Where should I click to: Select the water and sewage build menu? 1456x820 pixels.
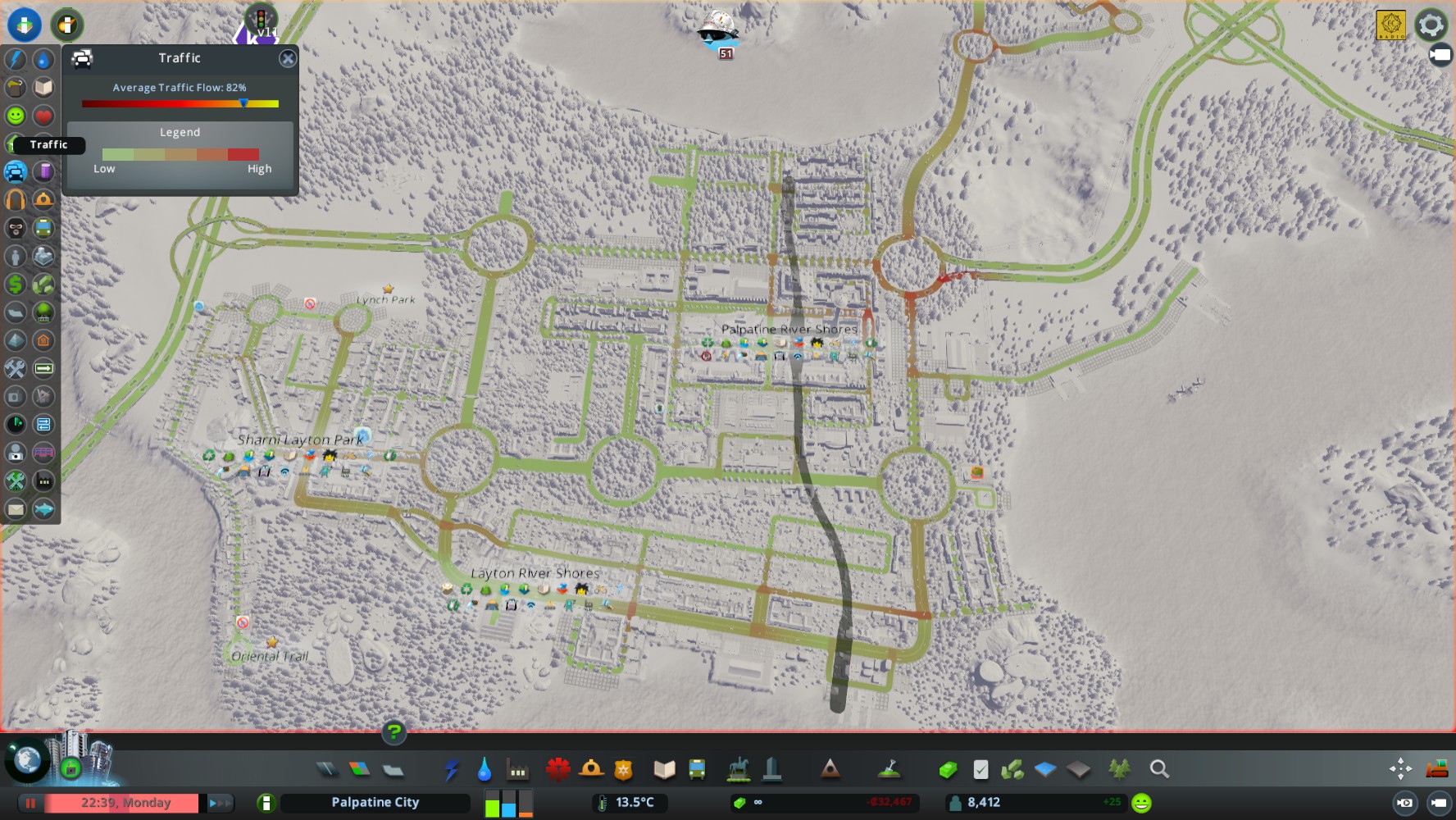(484, 769)
